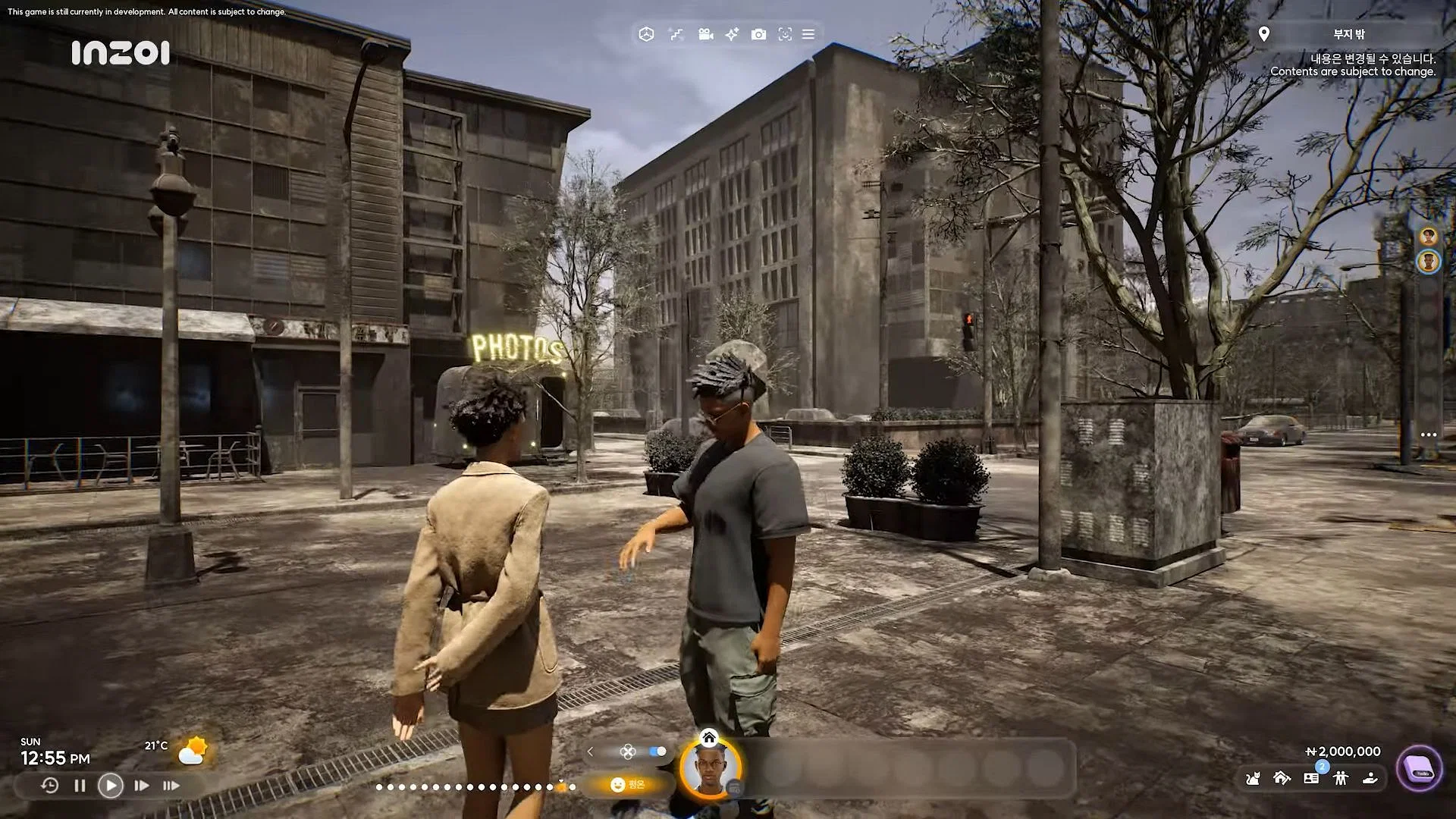
Task: Pause the game time
Action: [80, 786]
